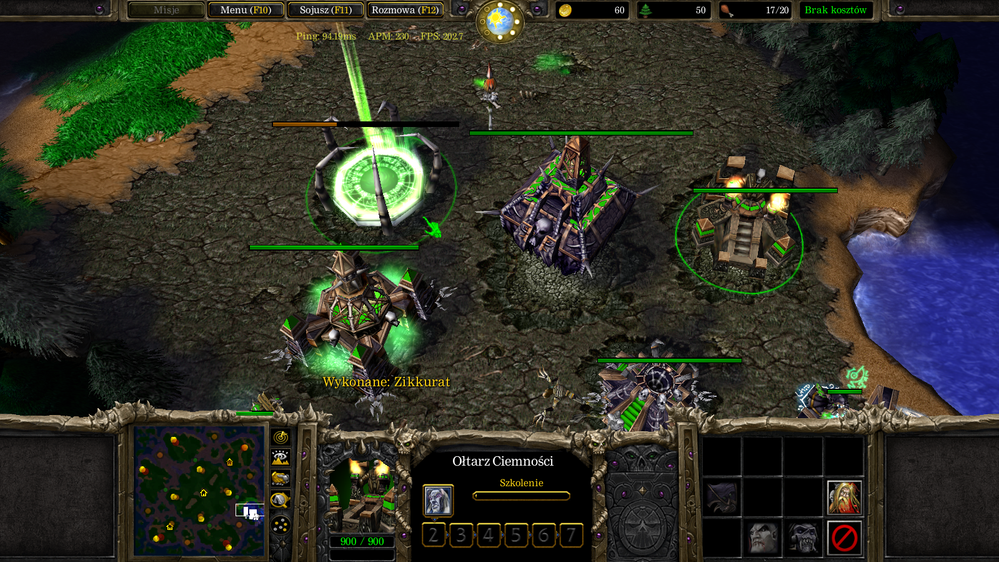Toggle minimap ally color mode button
999x562 pixels.
tap(281, 478)
